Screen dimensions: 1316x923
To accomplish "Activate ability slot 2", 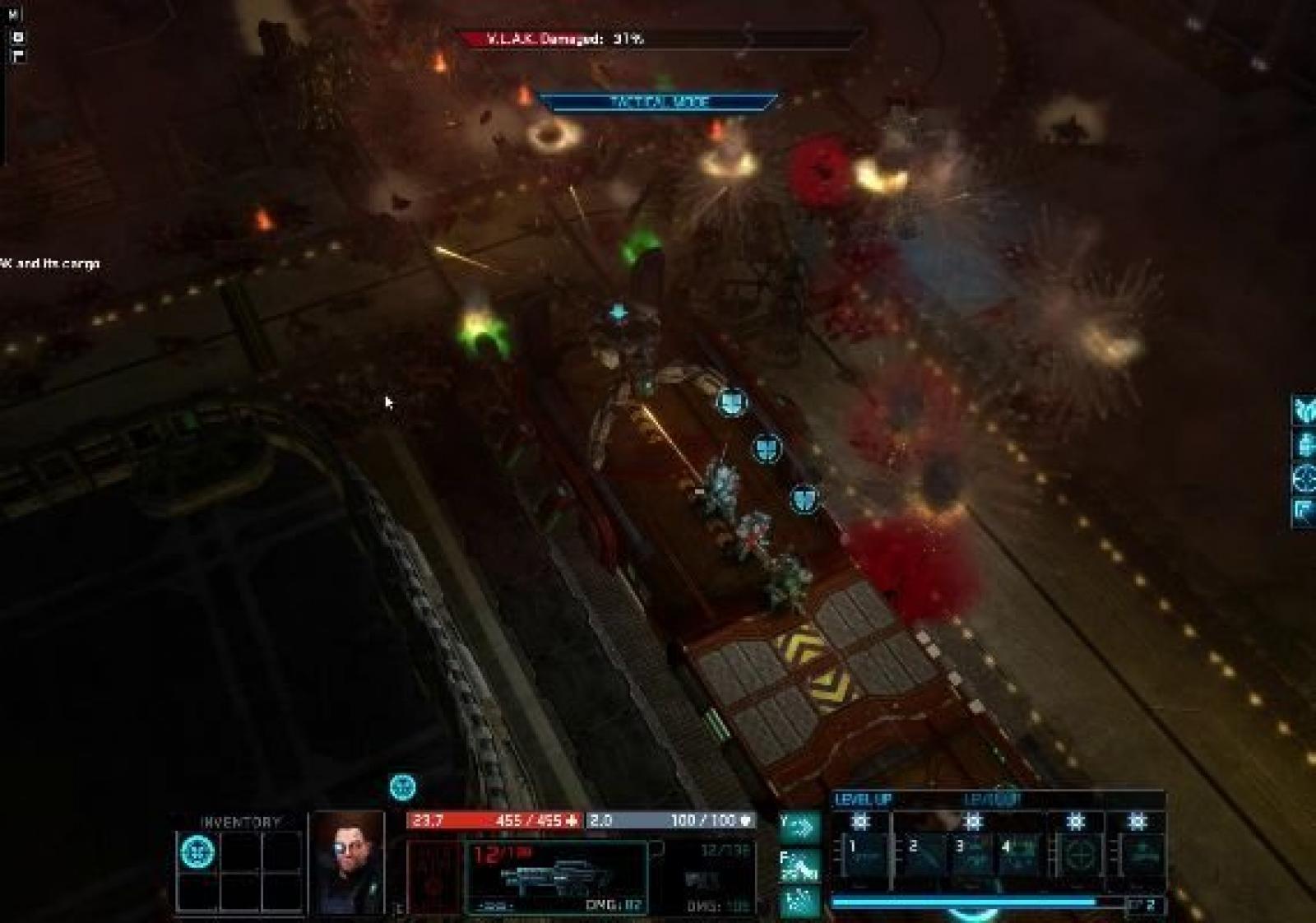I will [x=923, y=856].
